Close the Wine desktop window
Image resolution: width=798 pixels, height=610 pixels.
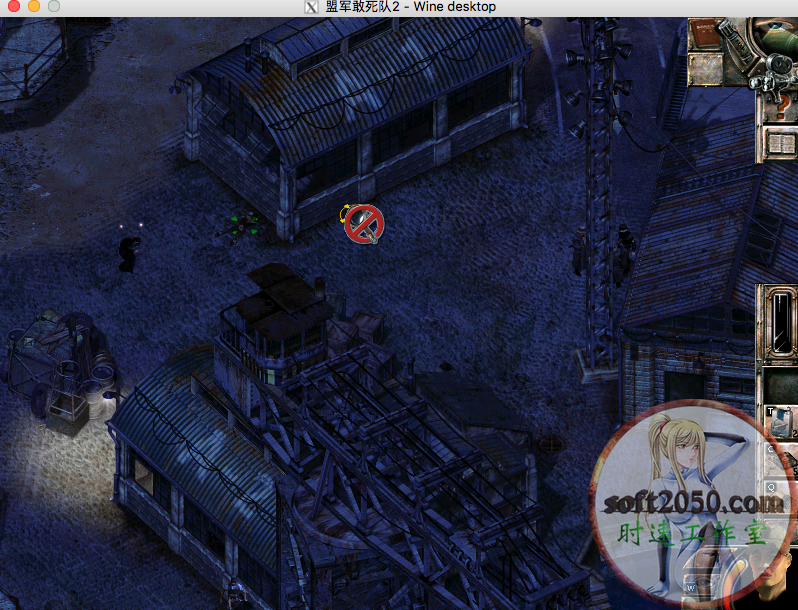coord(14,7)
